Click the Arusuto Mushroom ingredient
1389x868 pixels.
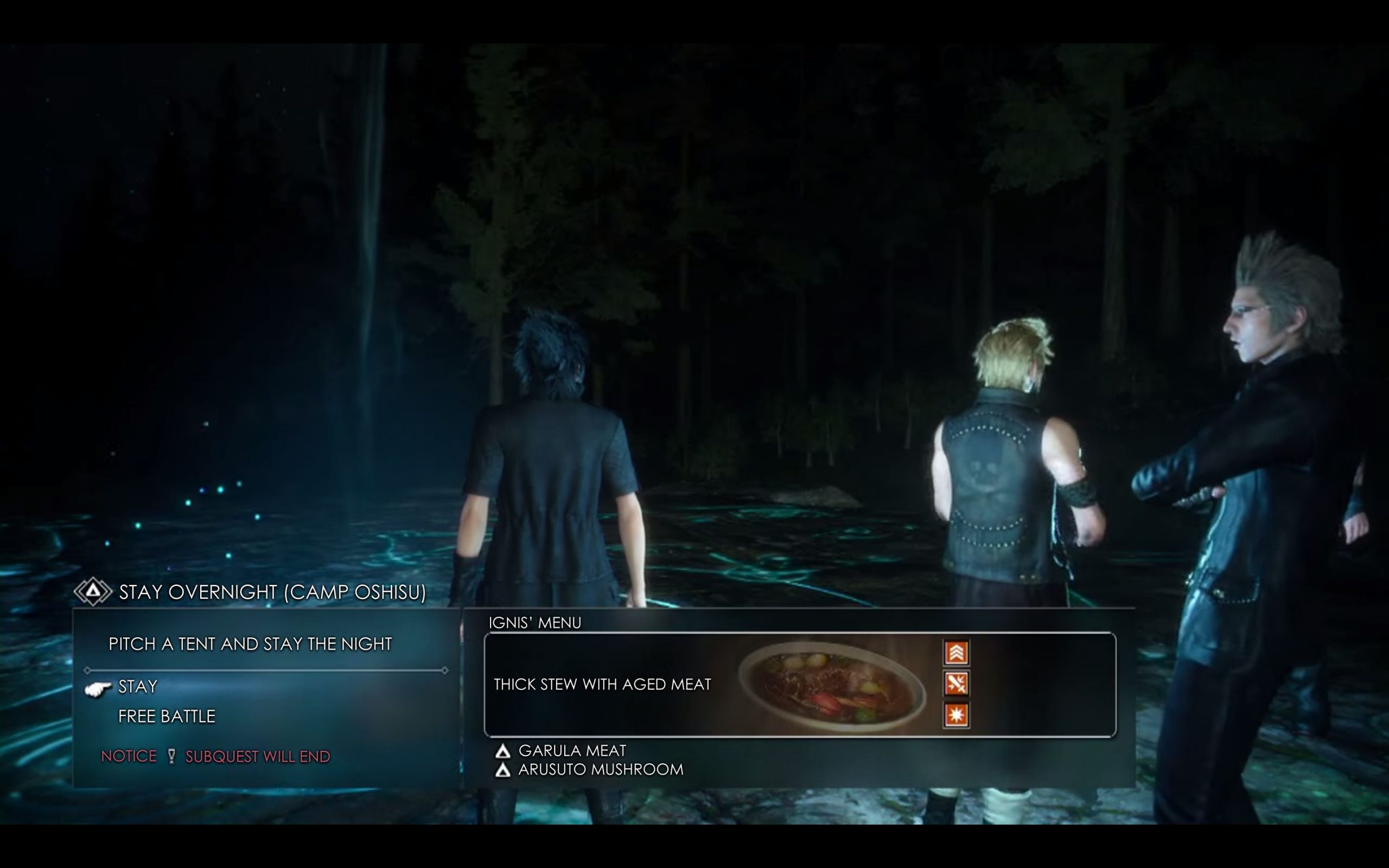[x=601, y=769]
